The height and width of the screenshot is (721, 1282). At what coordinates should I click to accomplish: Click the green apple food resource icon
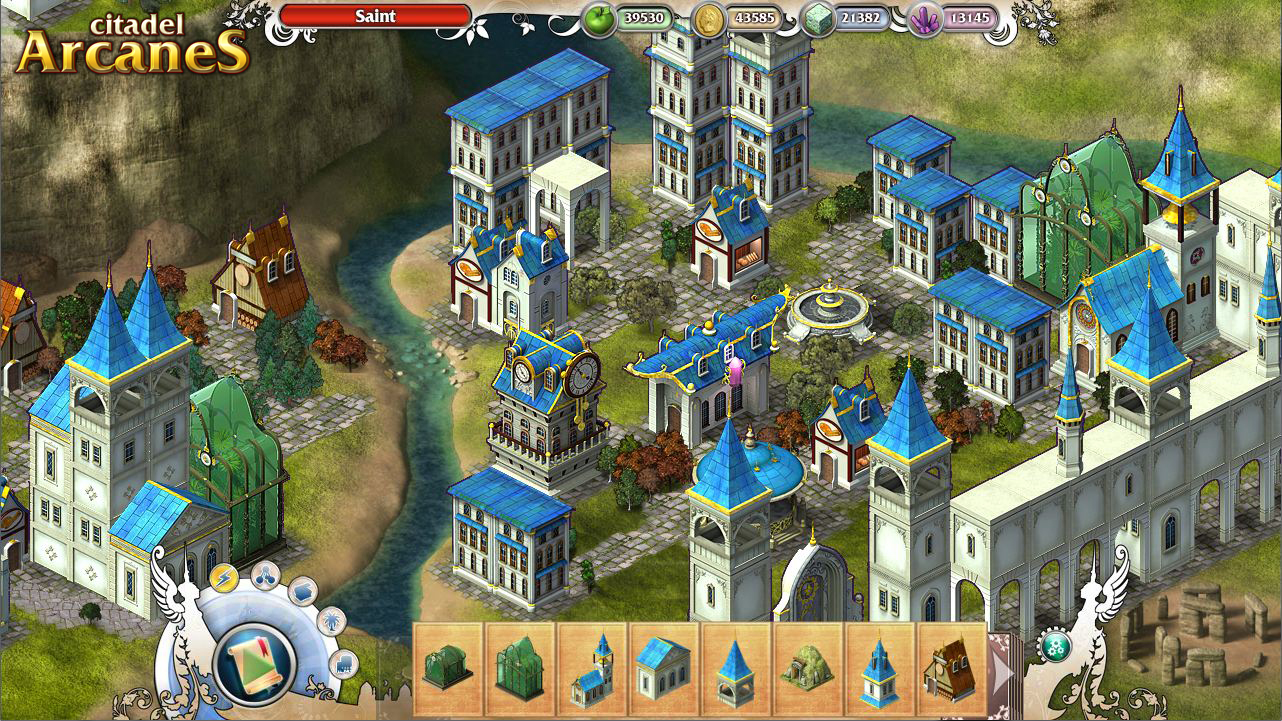tap(601, 18)
